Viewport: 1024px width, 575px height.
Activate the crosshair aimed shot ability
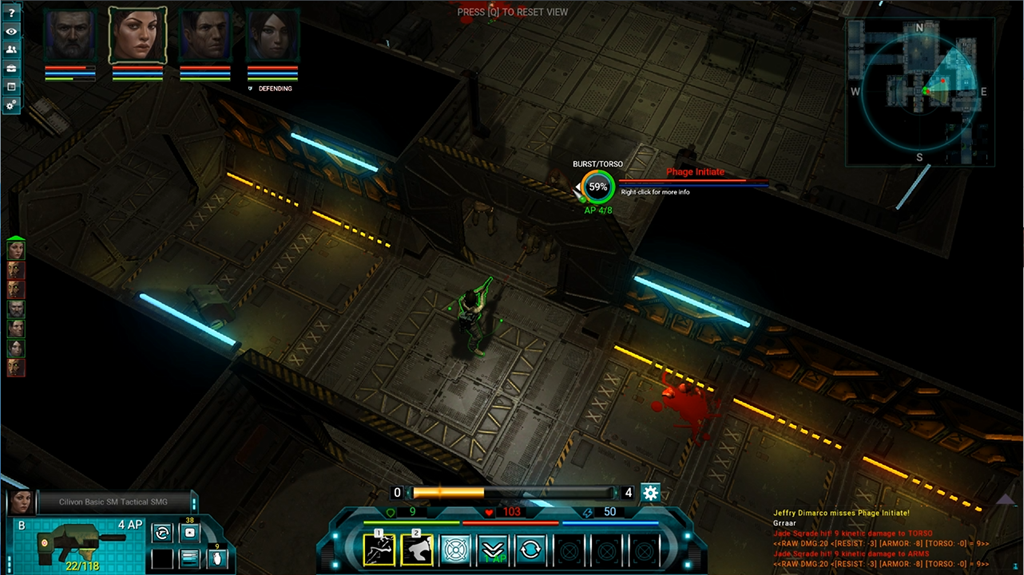(455, 549)
